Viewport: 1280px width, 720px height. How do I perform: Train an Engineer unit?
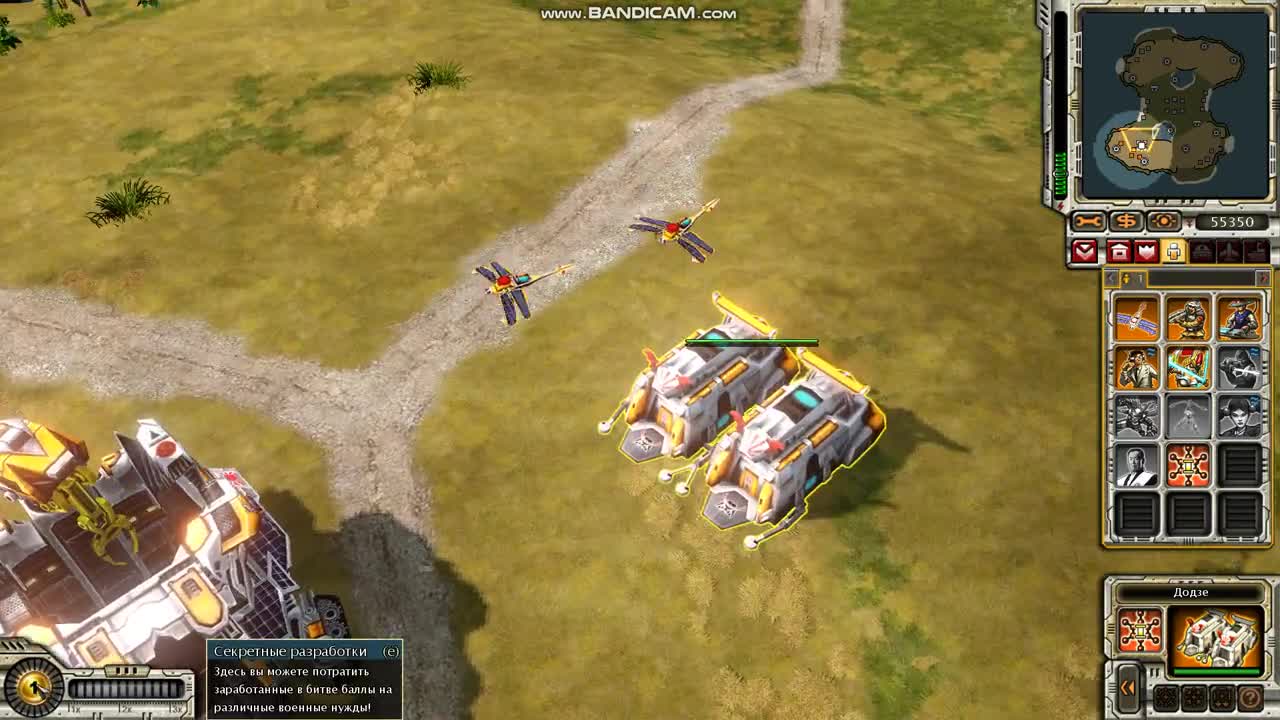tap(1135, 367)
